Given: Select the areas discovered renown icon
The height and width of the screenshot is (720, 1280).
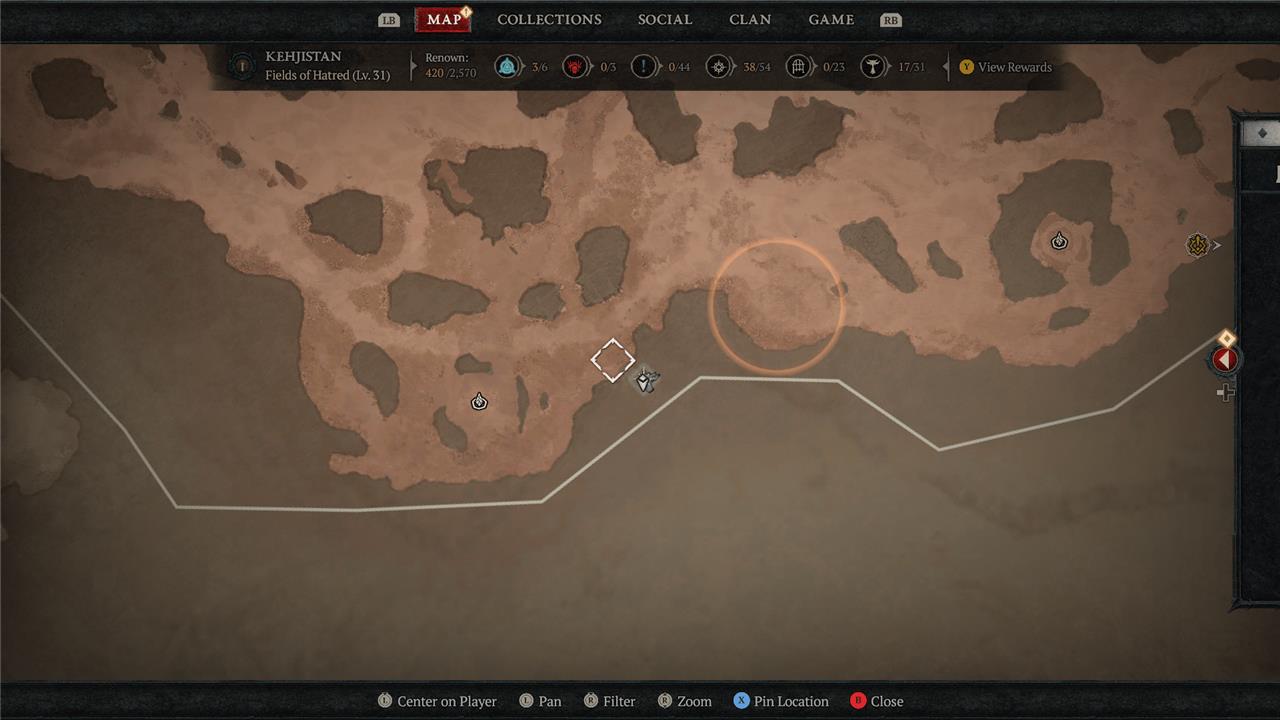Looking at the screenshot, I should pos(718,67).
